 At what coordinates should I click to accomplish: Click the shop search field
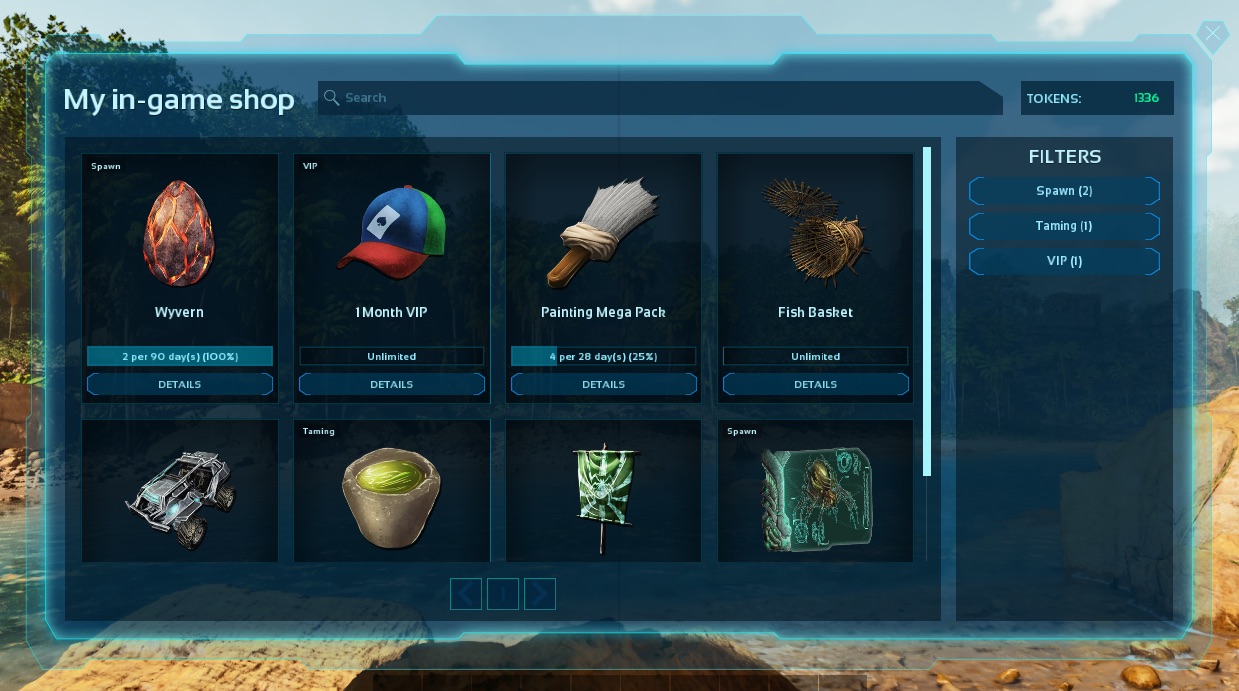click(660, 98)
